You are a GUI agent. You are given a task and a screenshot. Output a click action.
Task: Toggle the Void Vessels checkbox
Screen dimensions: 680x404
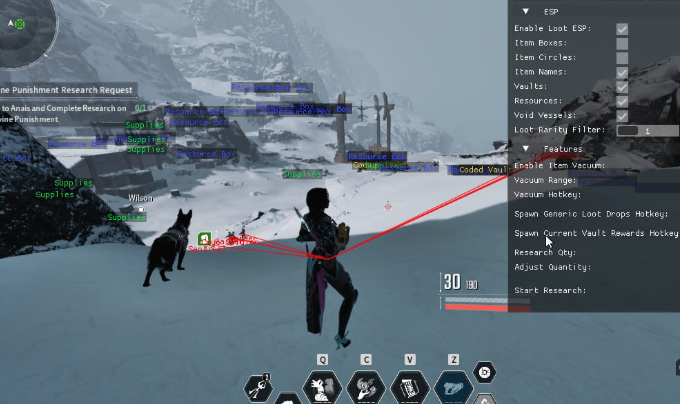pyautogui.click(x=622, y=116)
